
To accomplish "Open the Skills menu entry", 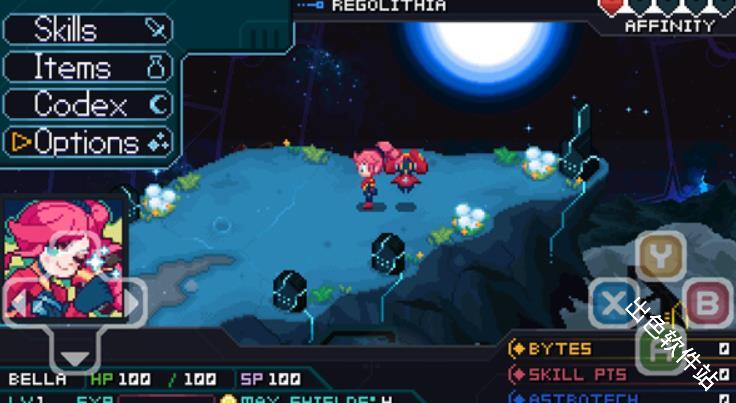I will click(x=88, y=29).
